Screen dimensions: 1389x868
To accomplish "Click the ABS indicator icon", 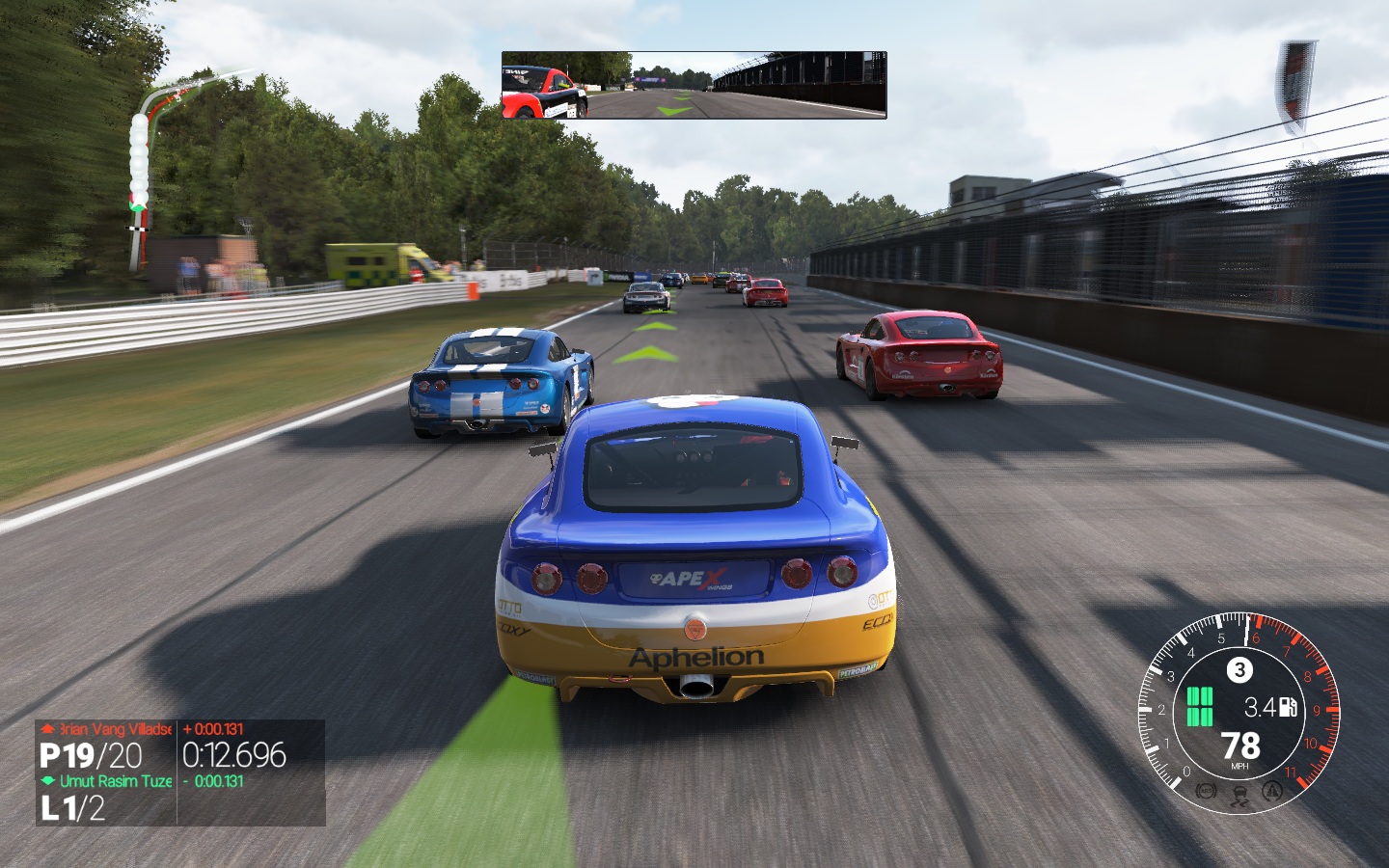I will point(1205,792).
